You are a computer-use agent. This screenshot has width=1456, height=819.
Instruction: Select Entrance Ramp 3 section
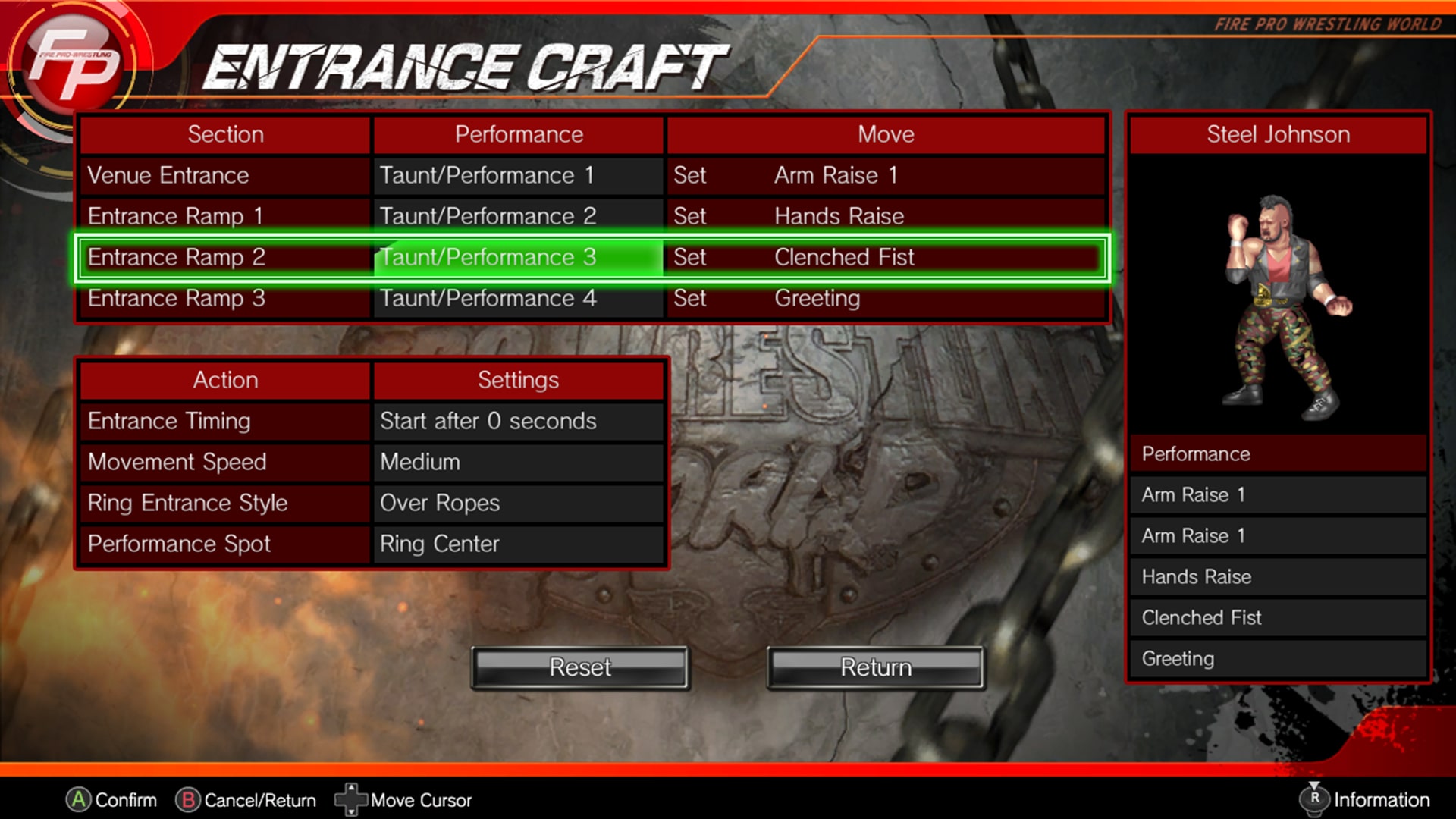[x=224, y=298]
